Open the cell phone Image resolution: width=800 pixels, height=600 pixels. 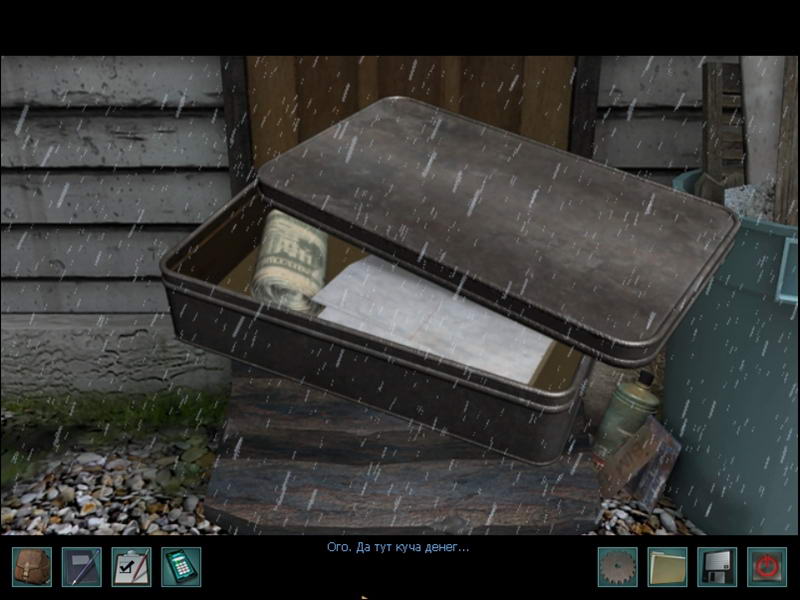(x=181, y=567)
